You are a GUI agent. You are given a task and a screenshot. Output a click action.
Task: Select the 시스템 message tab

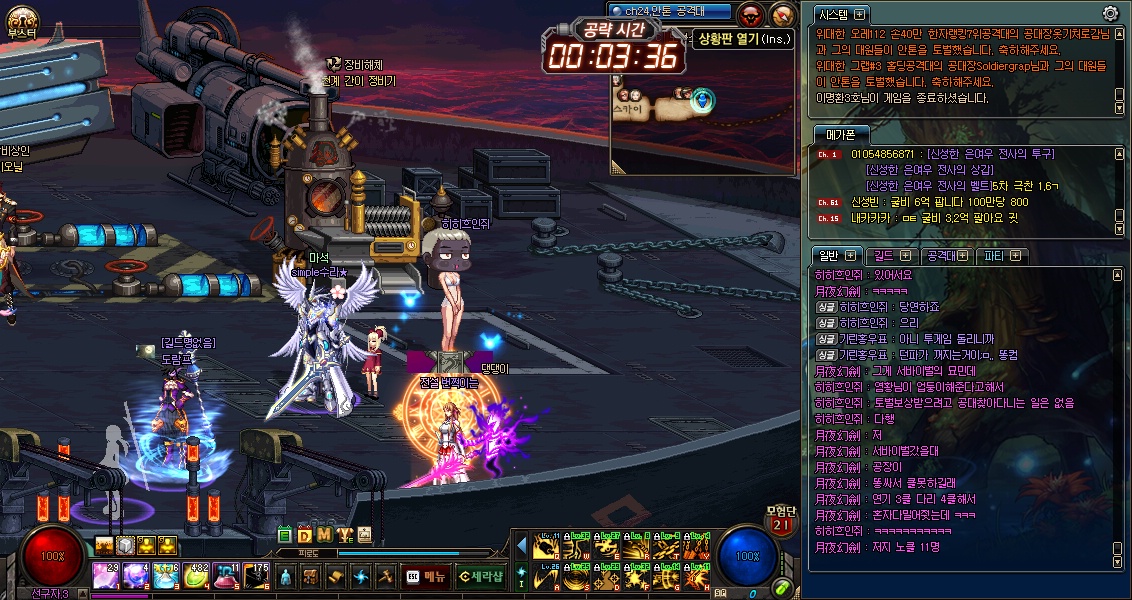pyautogui.click(x=840, y=14)
